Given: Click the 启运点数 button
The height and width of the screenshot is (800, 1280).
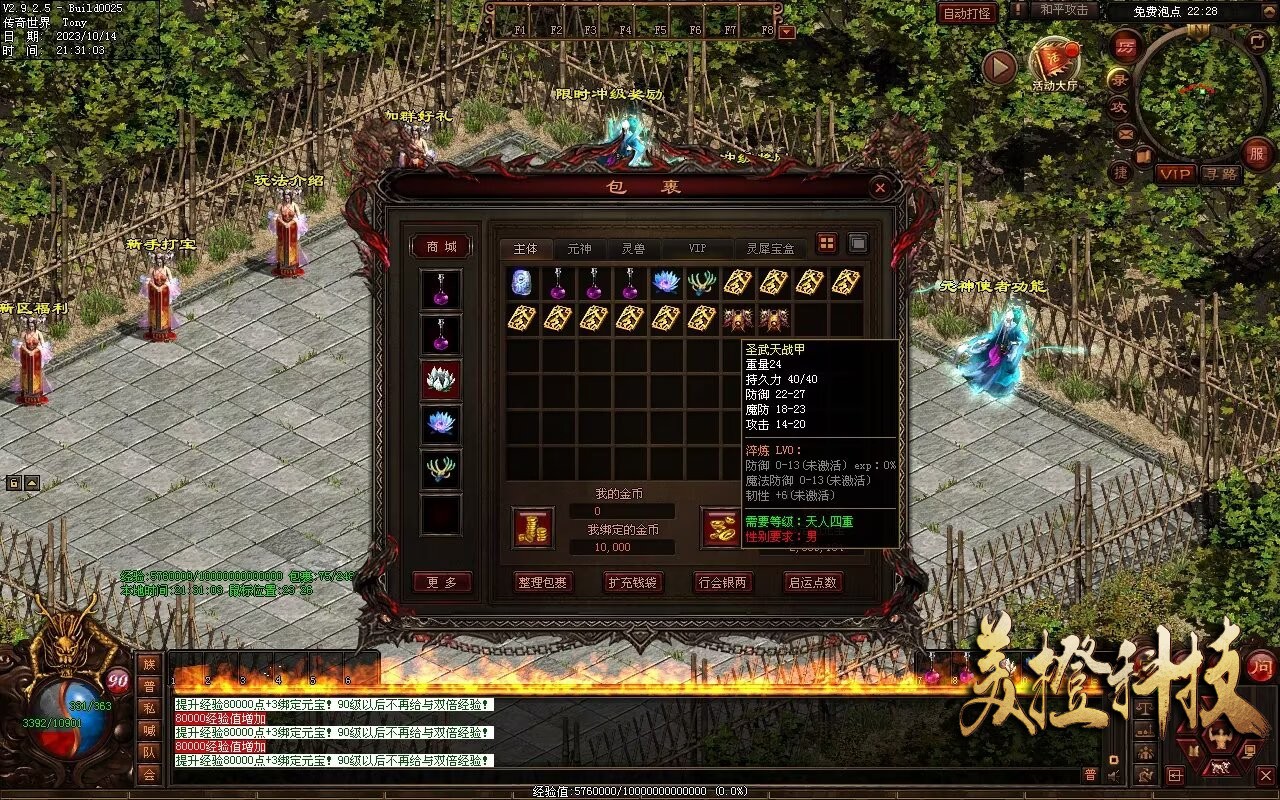Looking at the screenshot, I should (813, 582).
